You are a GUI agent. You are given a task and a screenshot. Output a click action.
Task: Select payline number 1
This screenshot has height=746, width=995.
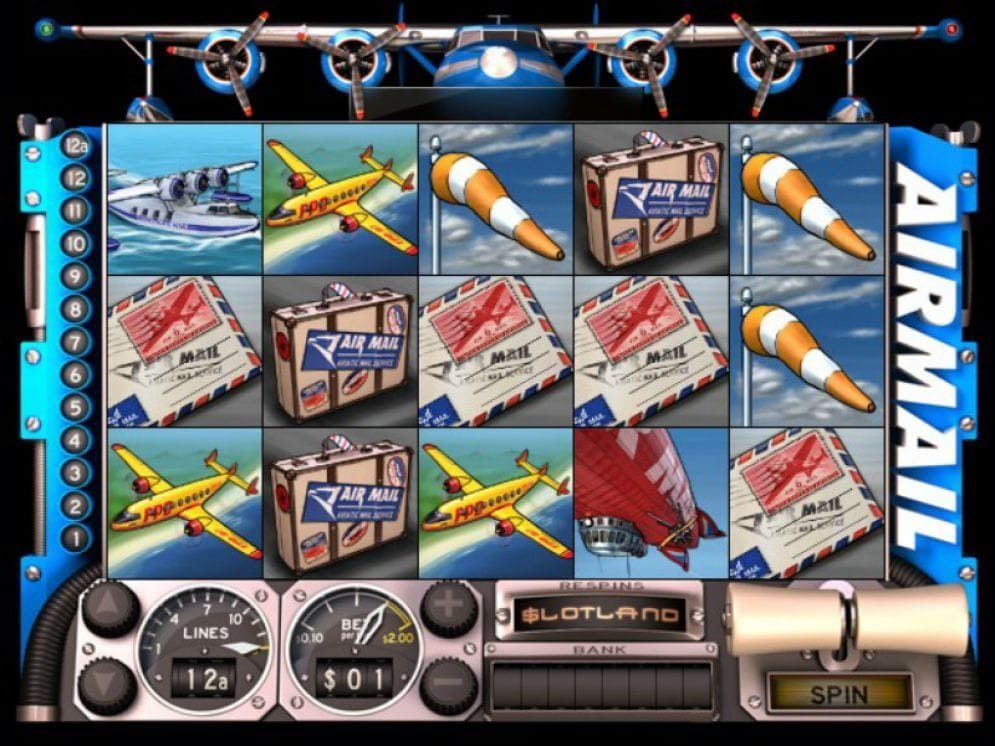[x=76, y=538]
